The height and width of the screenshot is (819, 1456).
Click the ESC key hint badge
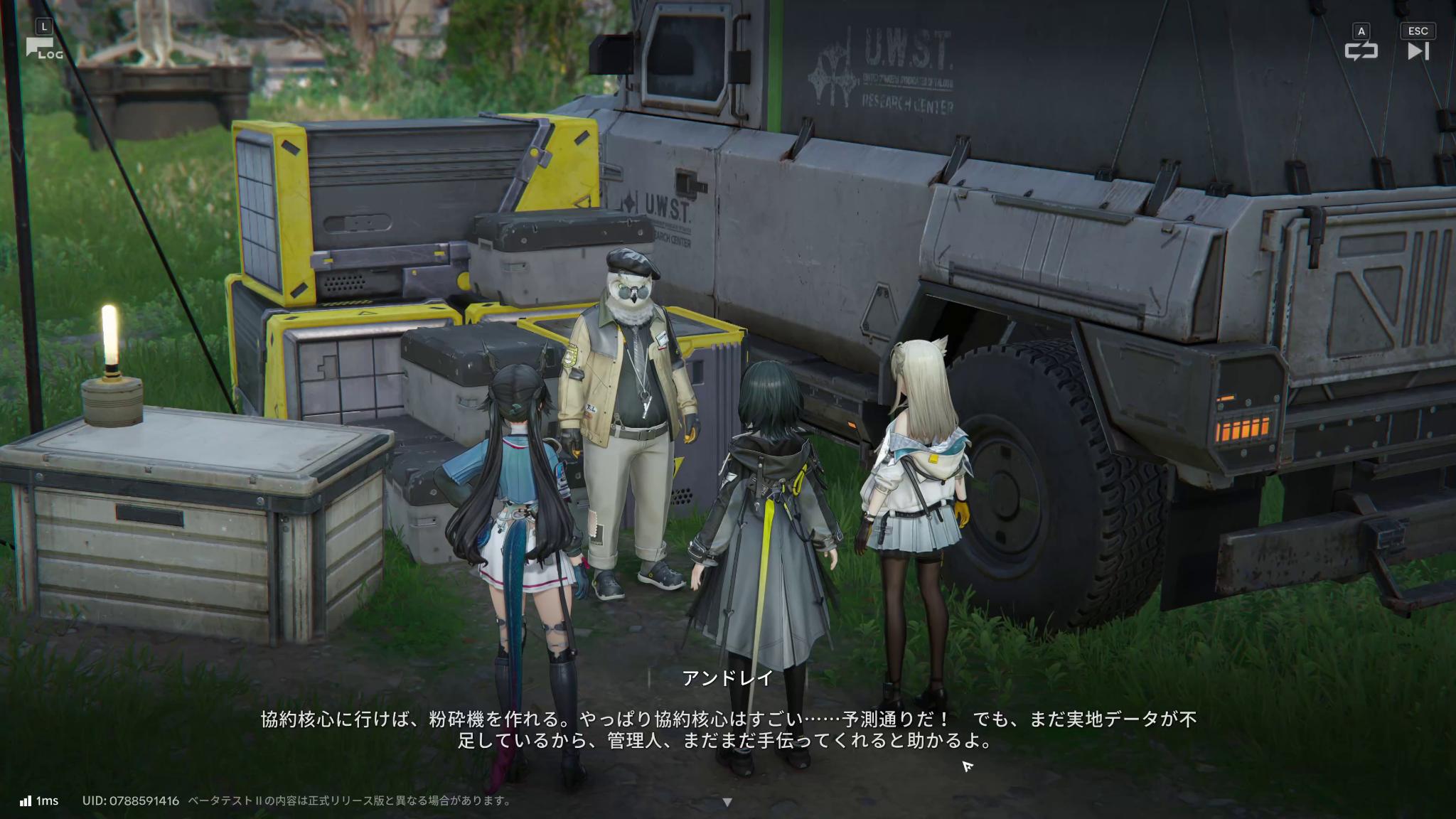pyautogui.click(x=1418, y=31)
